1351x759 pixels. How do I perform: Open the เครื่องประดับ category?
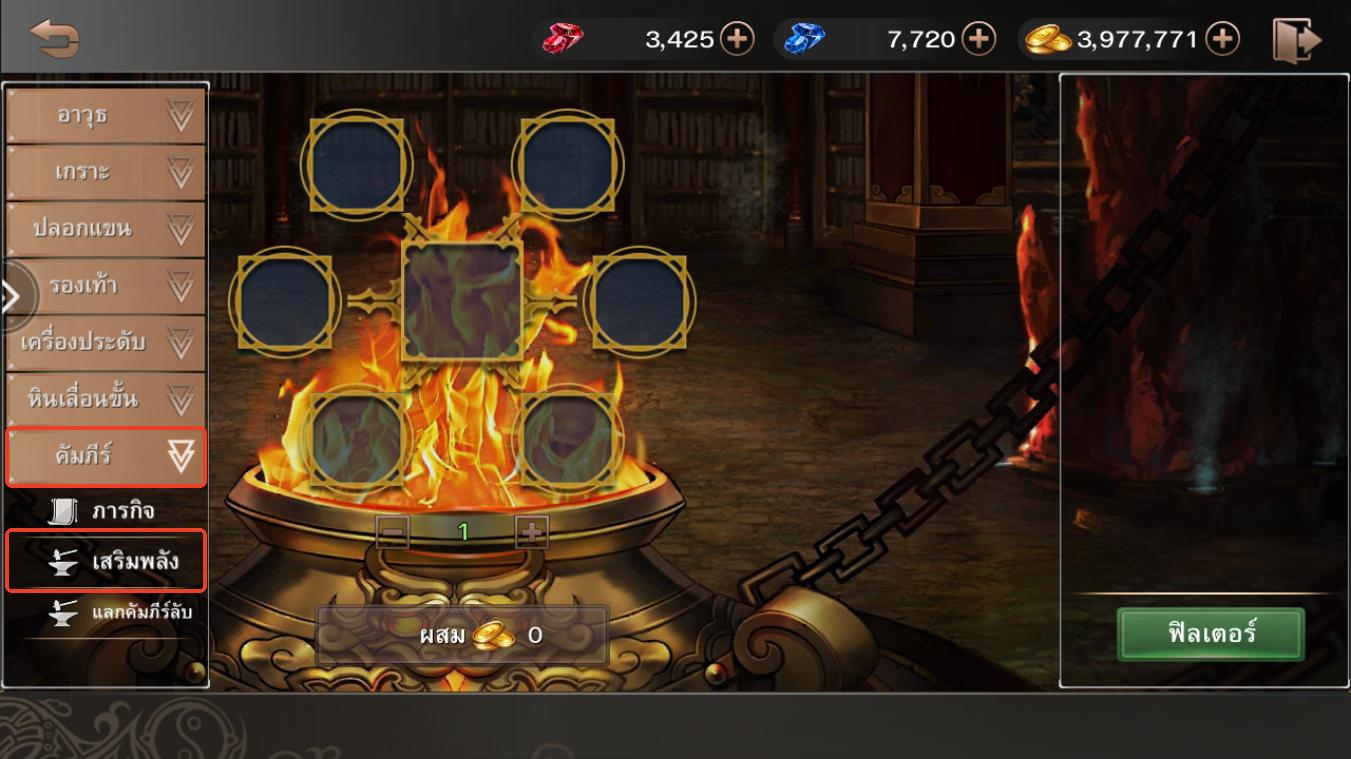(106, 343)
